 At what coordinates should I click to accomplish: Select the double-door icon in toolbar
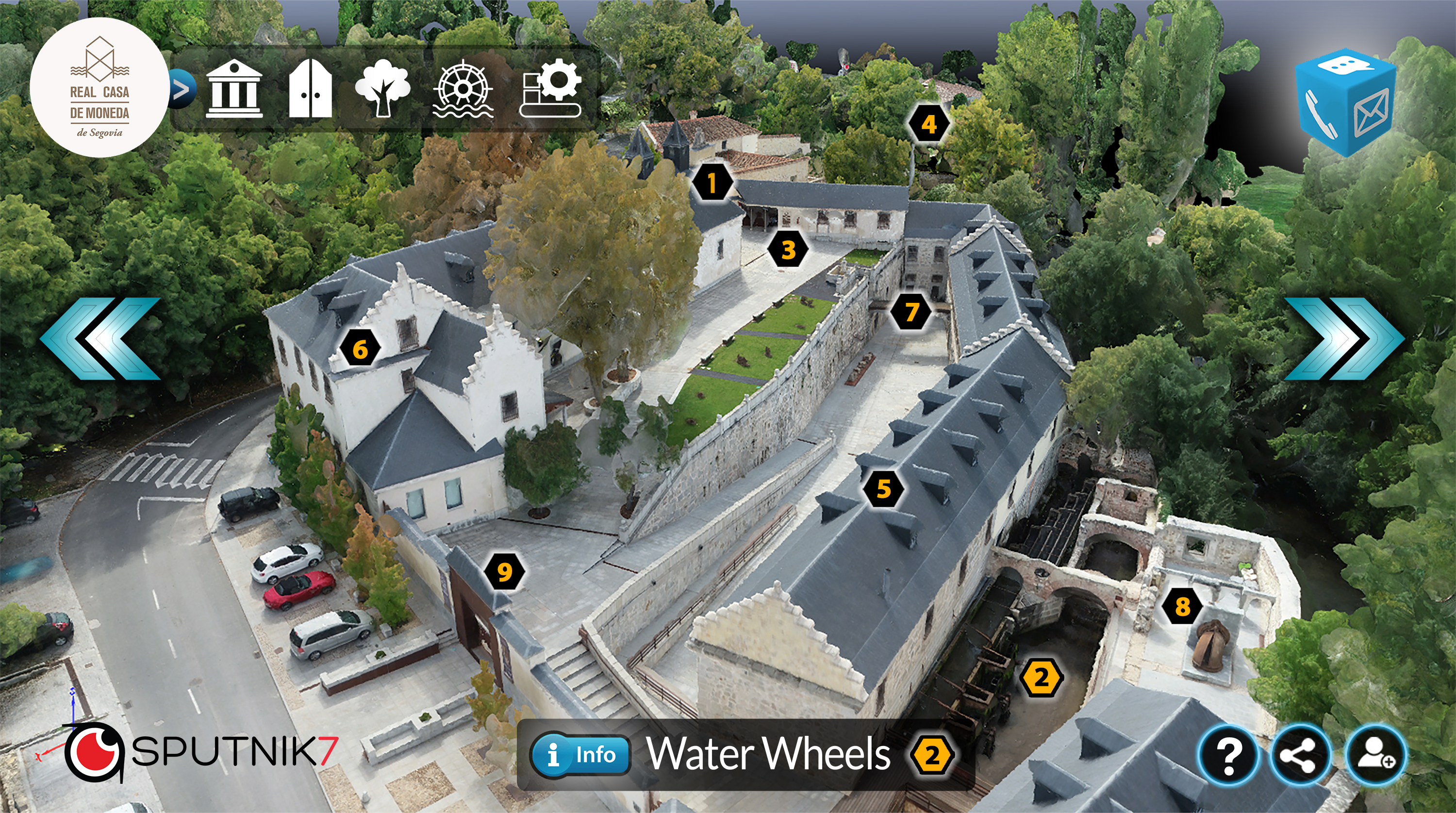pyautogui.click(x=310, y=89)
